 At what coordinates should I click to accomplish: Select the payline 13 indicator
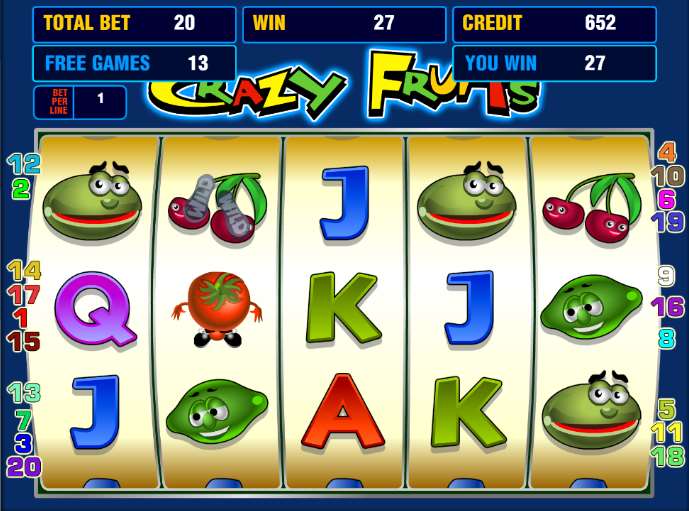coord(24,393)
